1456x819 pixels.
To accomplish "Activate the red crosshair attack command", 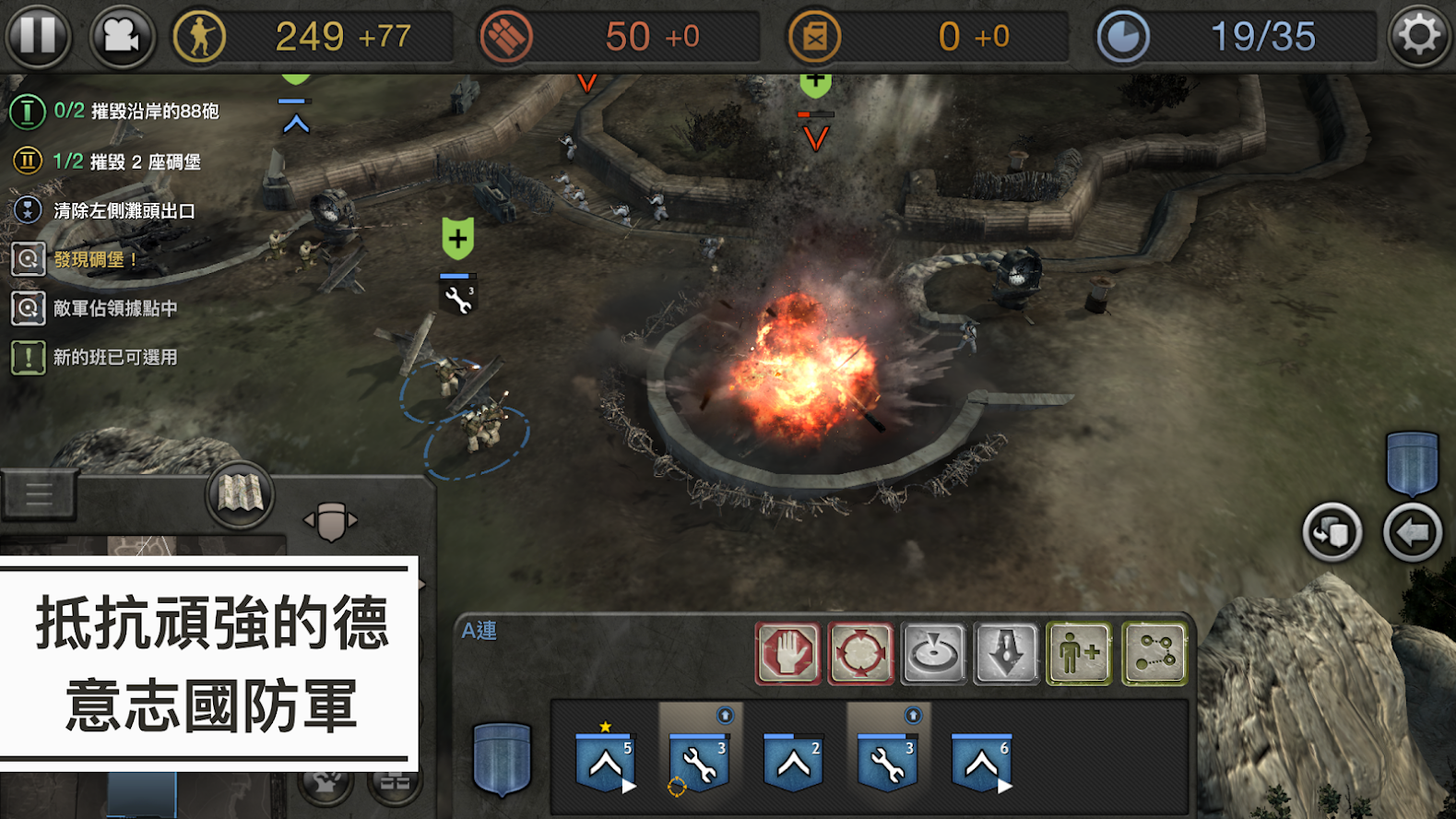I will [860, 654].
